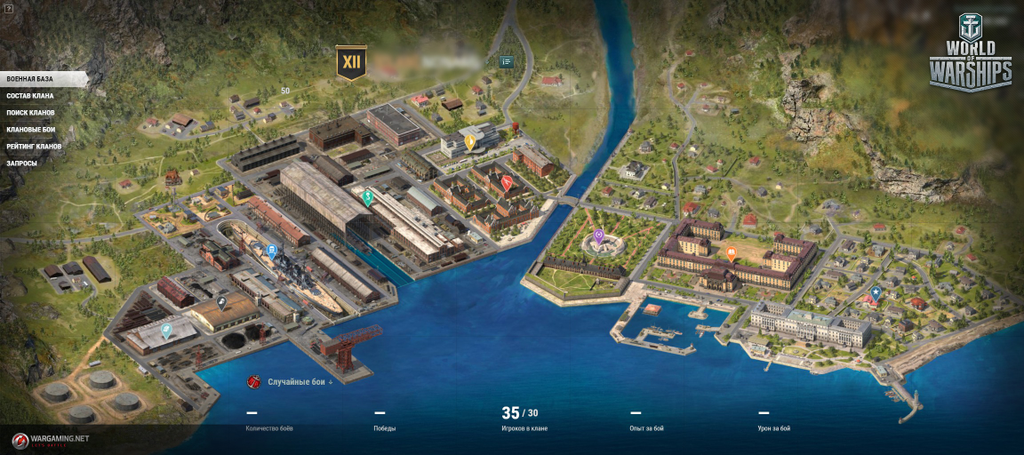Viewport: 1024px width, 455px height.
Task: Select the yellow building marker on the base
Action: (x=469, y=142)
